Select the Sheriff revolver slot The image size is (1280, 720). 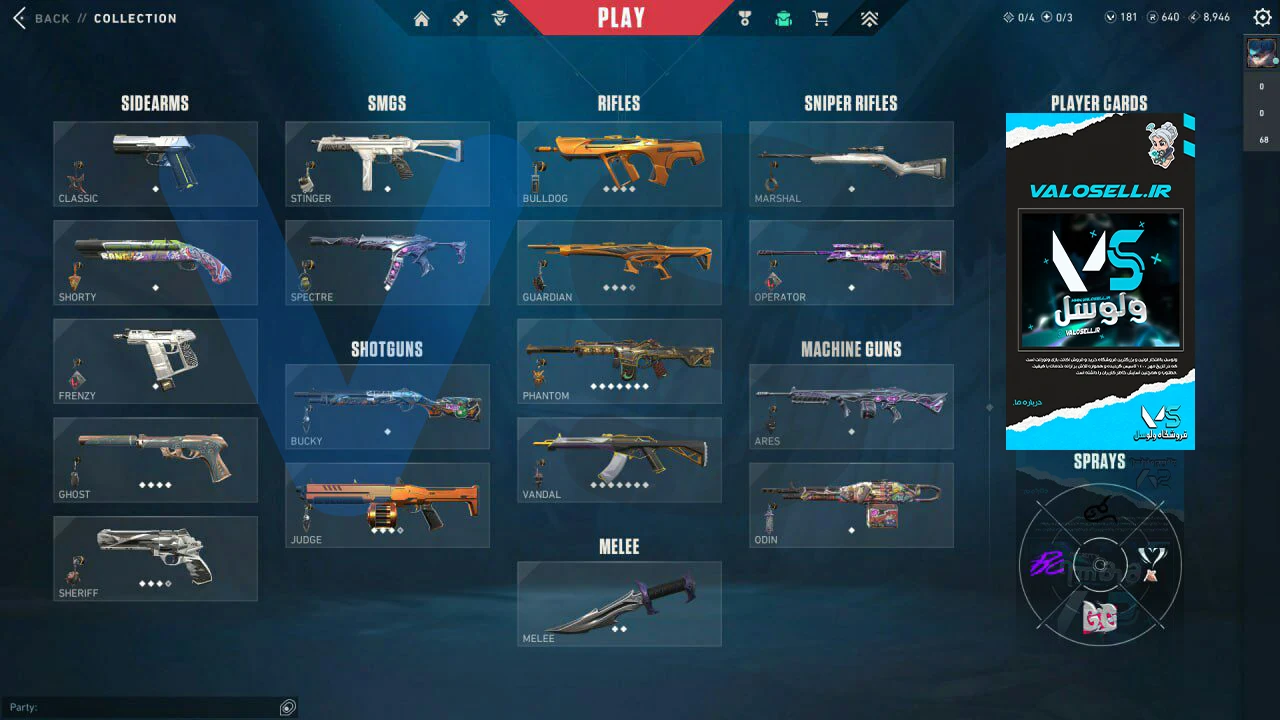pyautogui.click(x=155, y=558)
